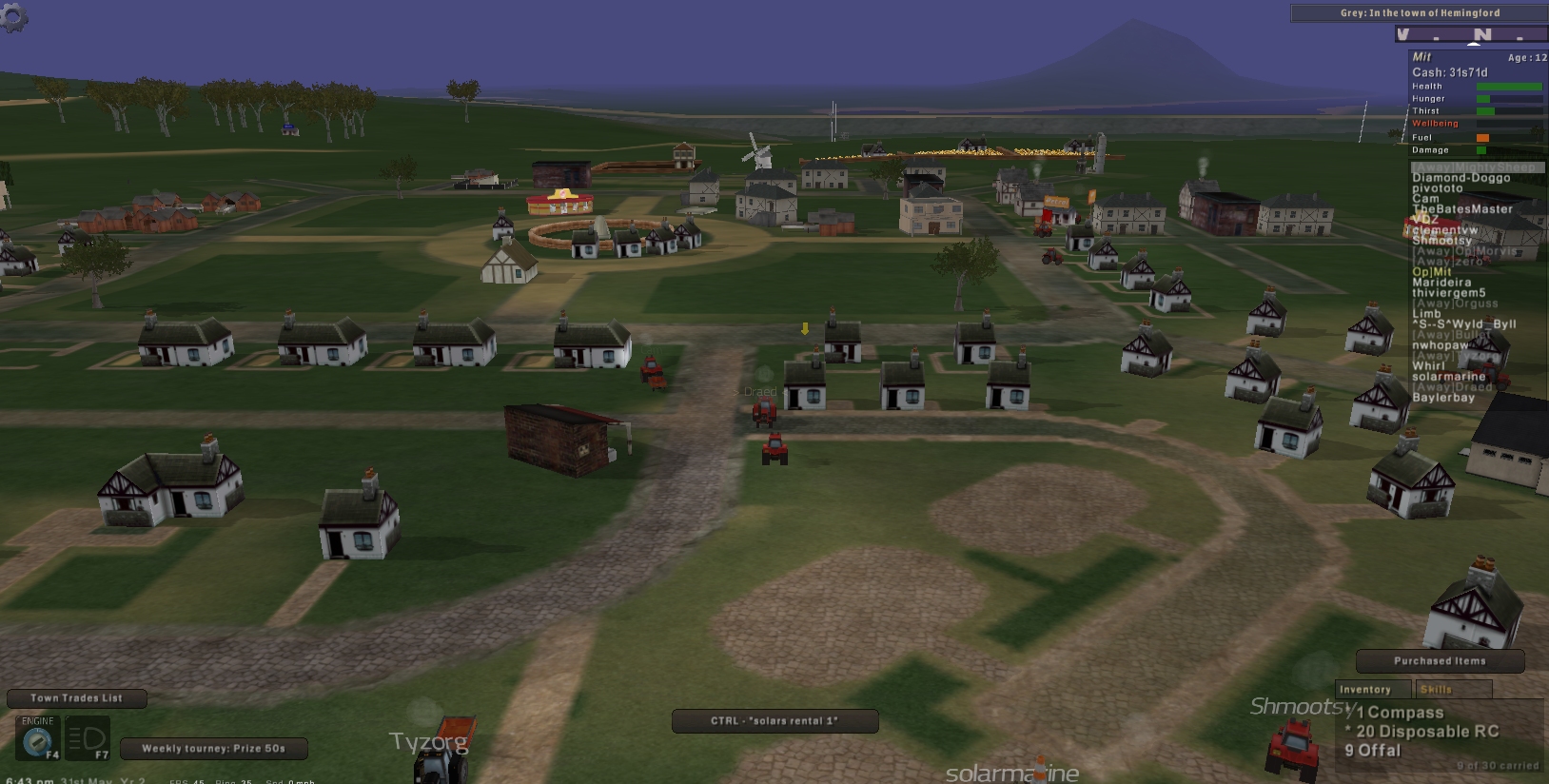
Task: Select the Disposable RC inventory item
Action: tap(1426, 732)
